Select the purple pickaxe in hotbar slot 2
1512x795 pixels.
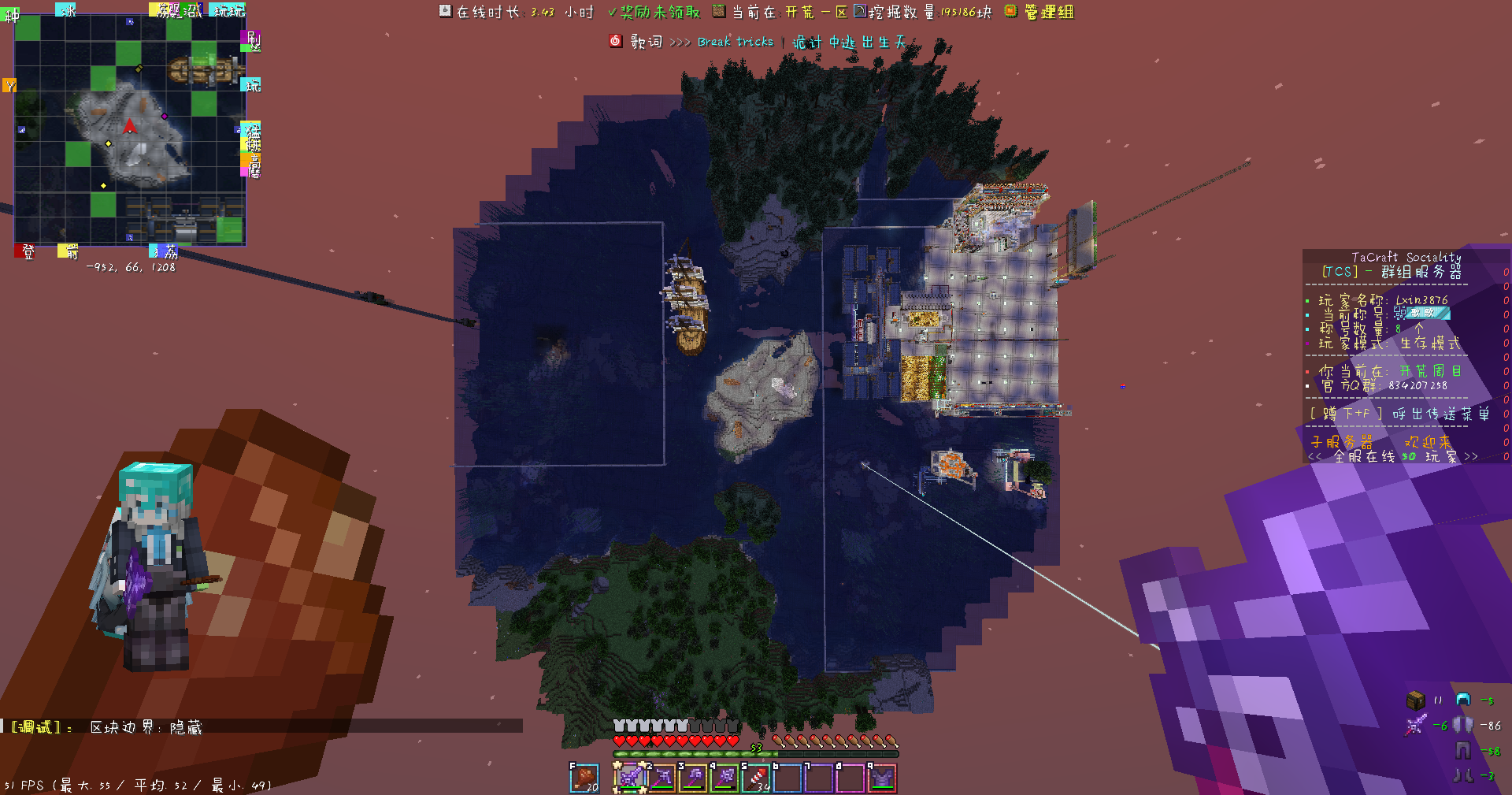[x=661, y=778]
